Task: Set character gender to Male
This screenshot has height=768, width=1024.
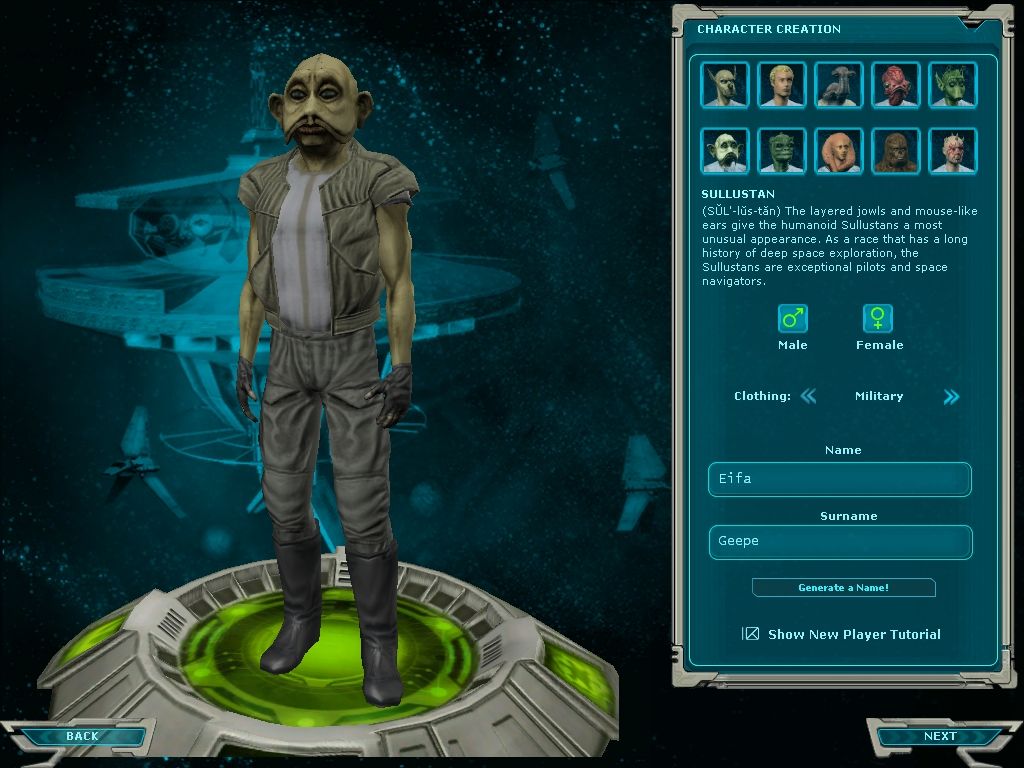Action: pos(793,319)
